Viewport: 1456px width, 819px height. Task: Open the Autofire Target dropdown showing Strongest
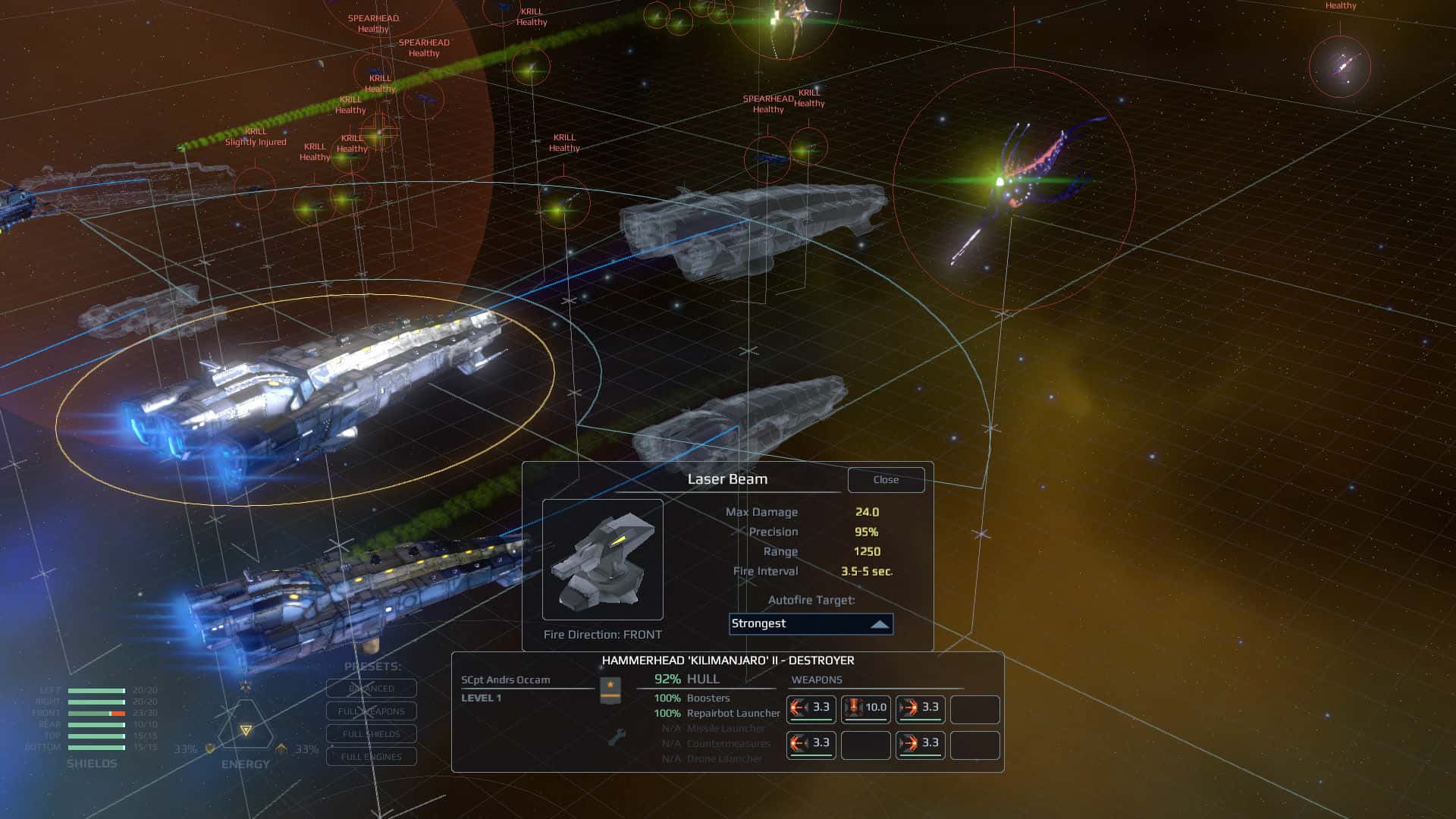point(810,624)
